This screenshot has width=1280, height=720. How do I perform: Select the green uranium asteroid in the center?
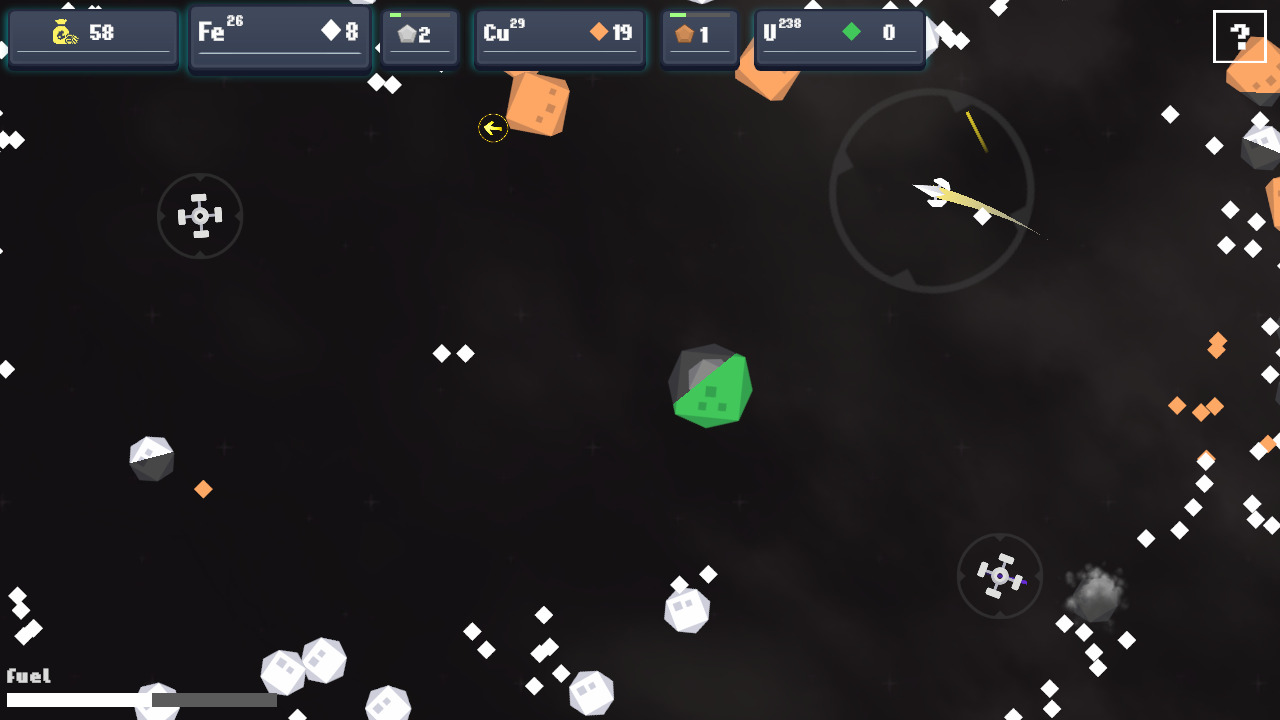tap(711, 387)
